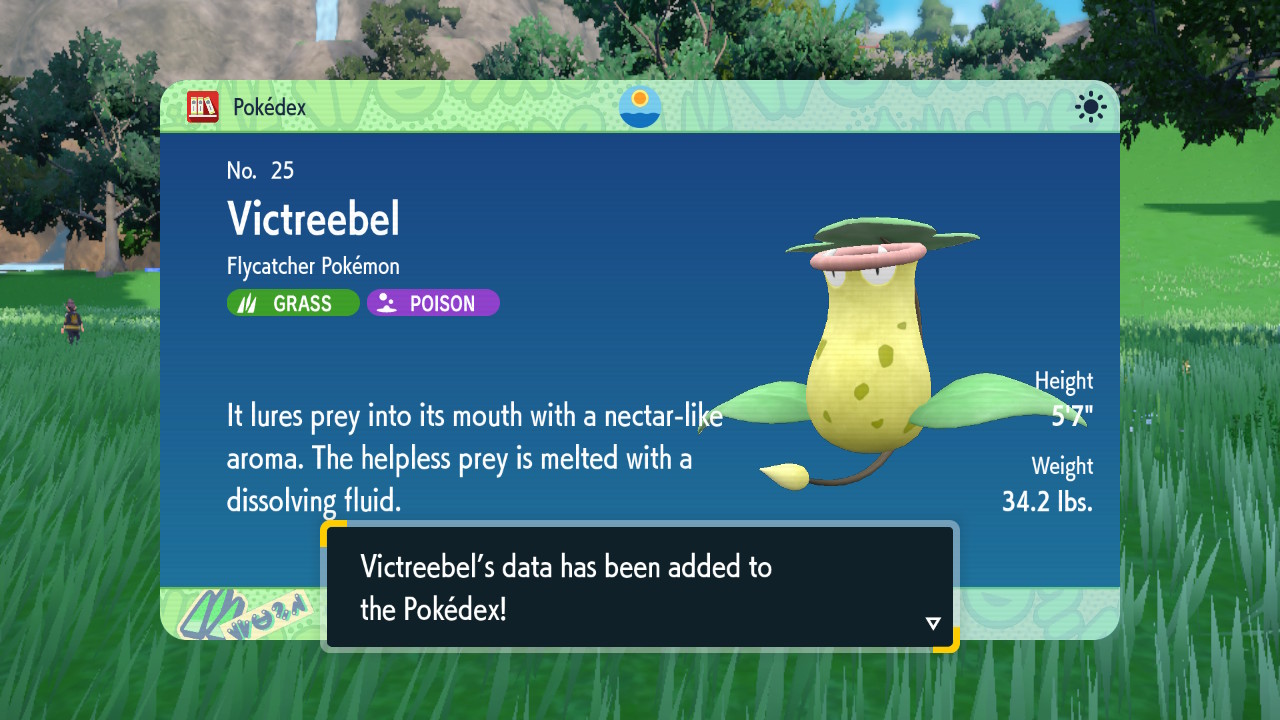Select the GRASS type badge
The width and height of the screenshot is (1280, 720).
[x=293, y=303]
